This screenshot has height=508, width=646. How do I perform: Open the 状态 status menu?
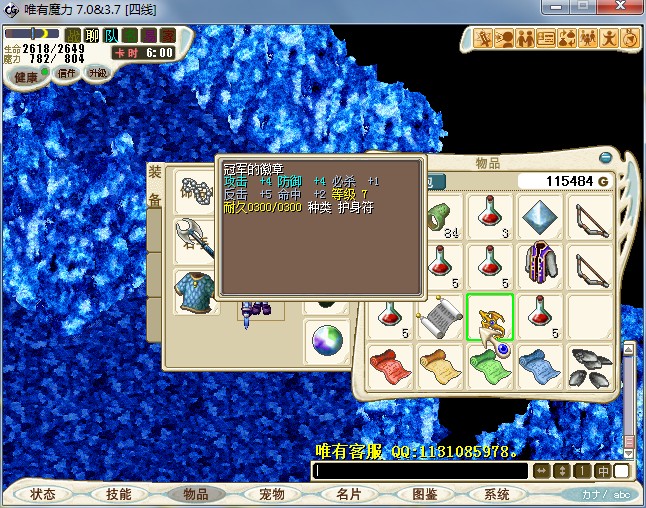[x=43, y=494]
